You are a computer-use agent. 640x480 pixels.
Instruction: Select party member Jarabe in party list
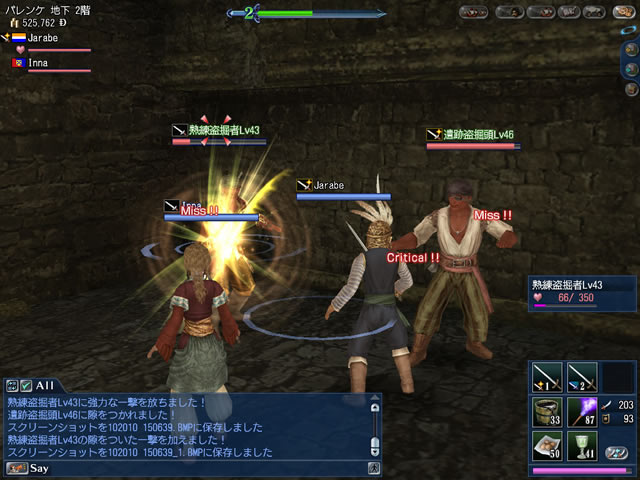pyautogui.click(x=40, y=37)
